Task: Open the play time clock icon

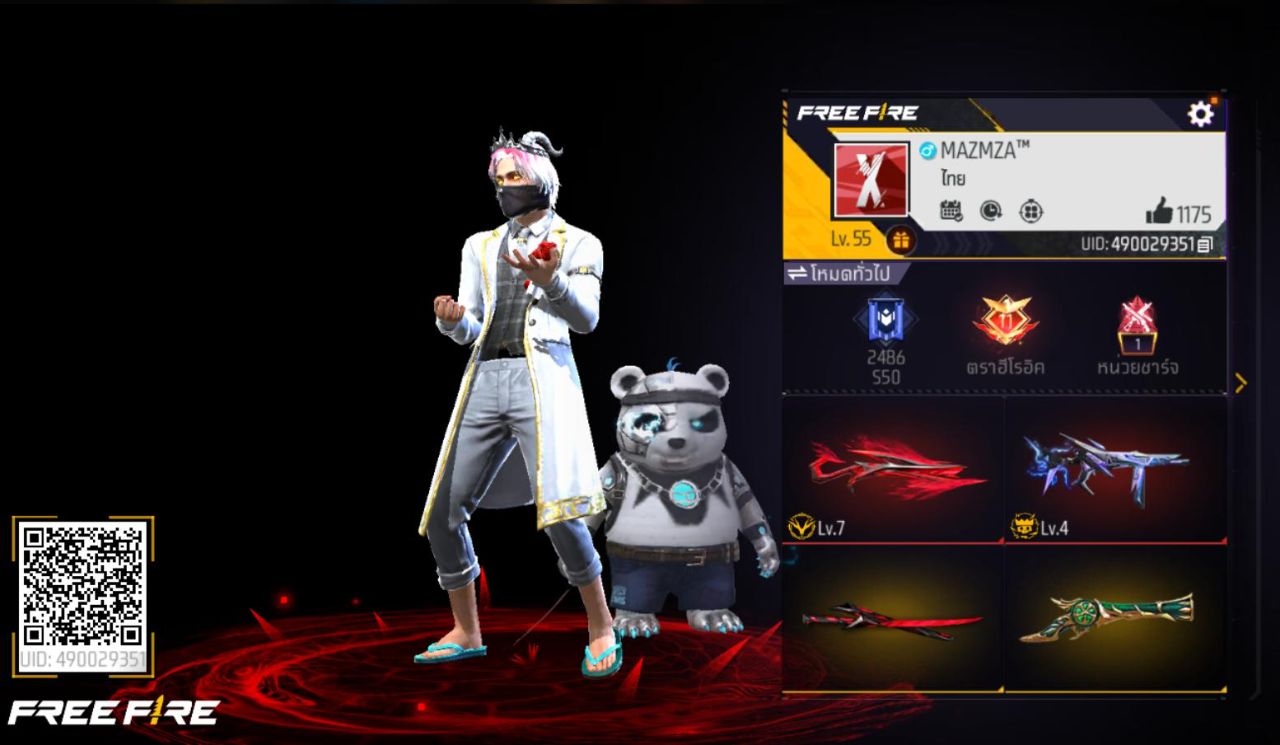Action: click(990, 209)
